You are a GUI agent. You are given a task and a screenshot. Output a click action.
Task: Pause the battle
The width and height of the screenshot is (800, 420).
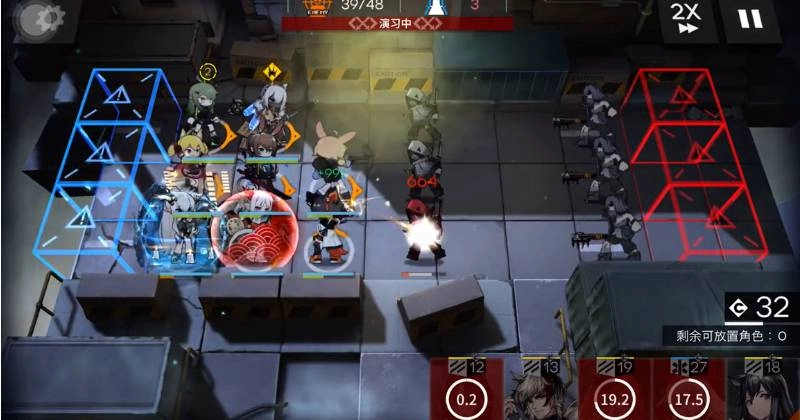(749, 19)
